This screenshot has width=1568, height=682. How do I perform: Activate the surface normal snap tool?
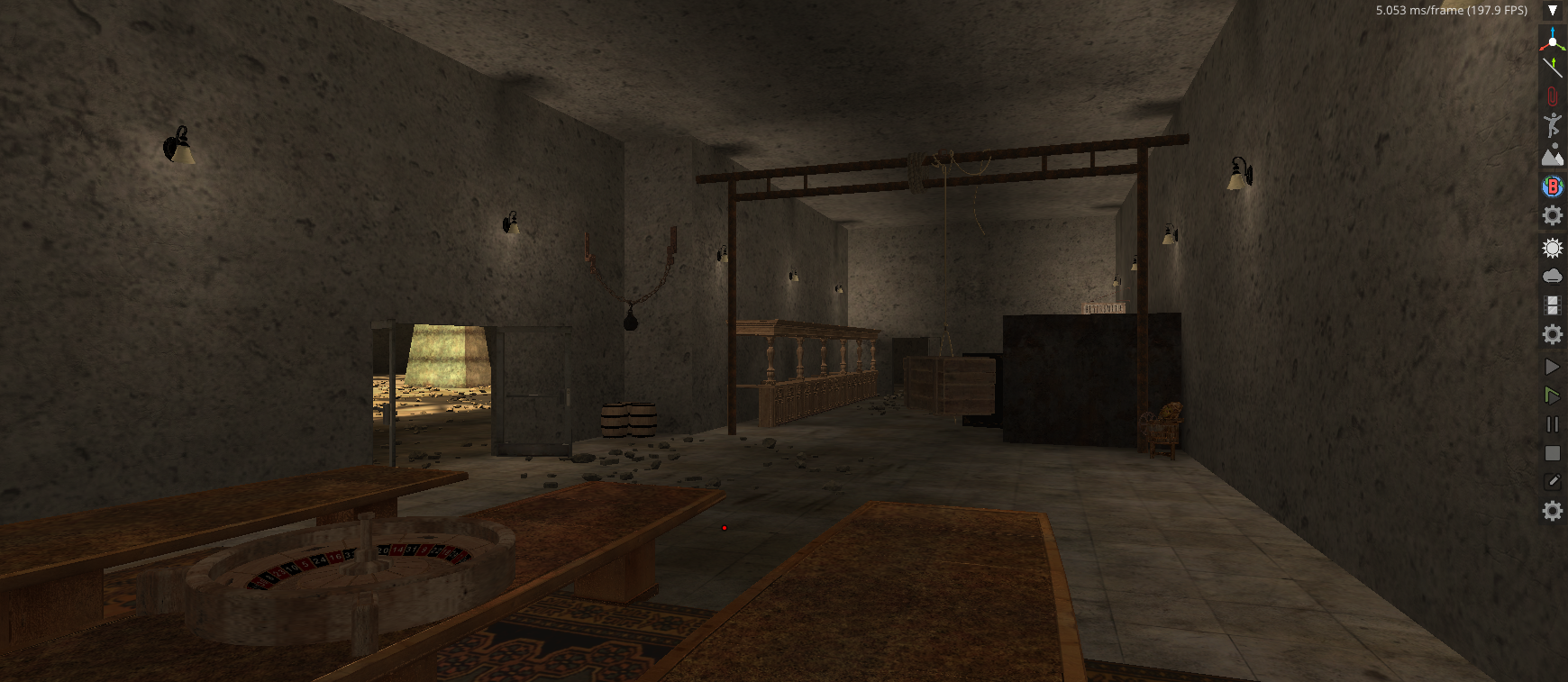tap(1552, 67)
